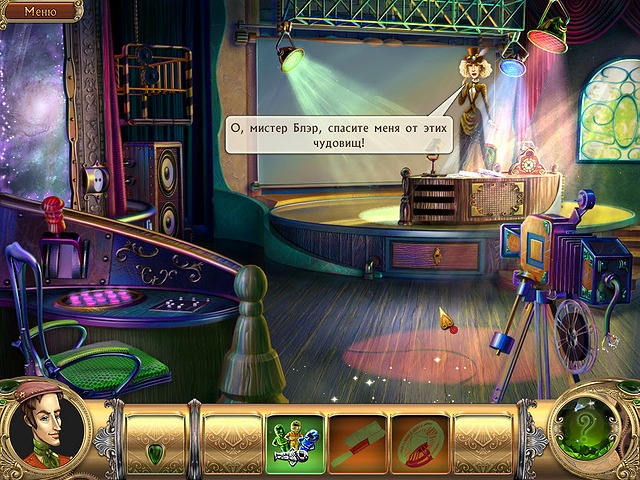This screenshot has height=480, width=640.
Task: Open the Меню button
Action: (40, 12)
